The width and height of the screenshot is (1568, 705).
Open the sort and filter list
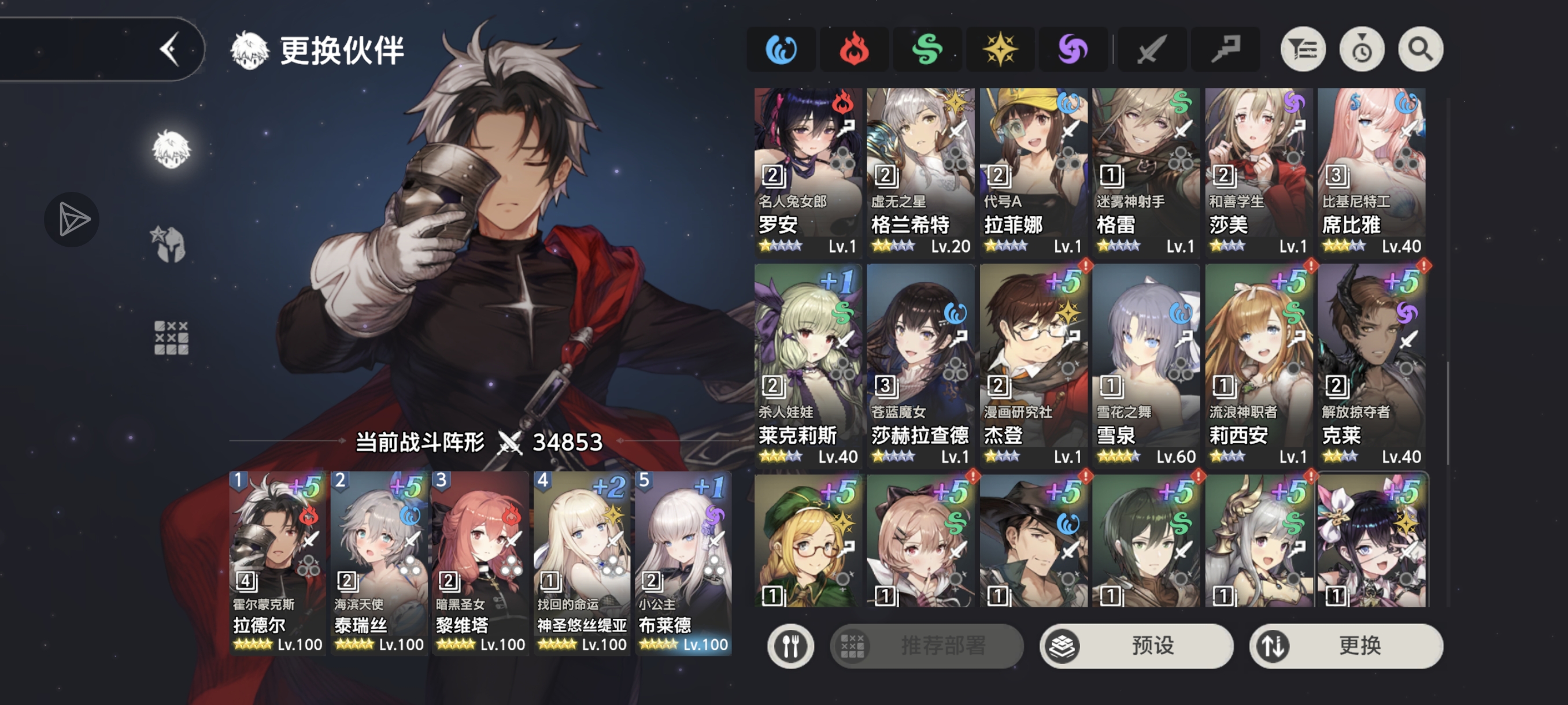click(x=1303, y=50)
